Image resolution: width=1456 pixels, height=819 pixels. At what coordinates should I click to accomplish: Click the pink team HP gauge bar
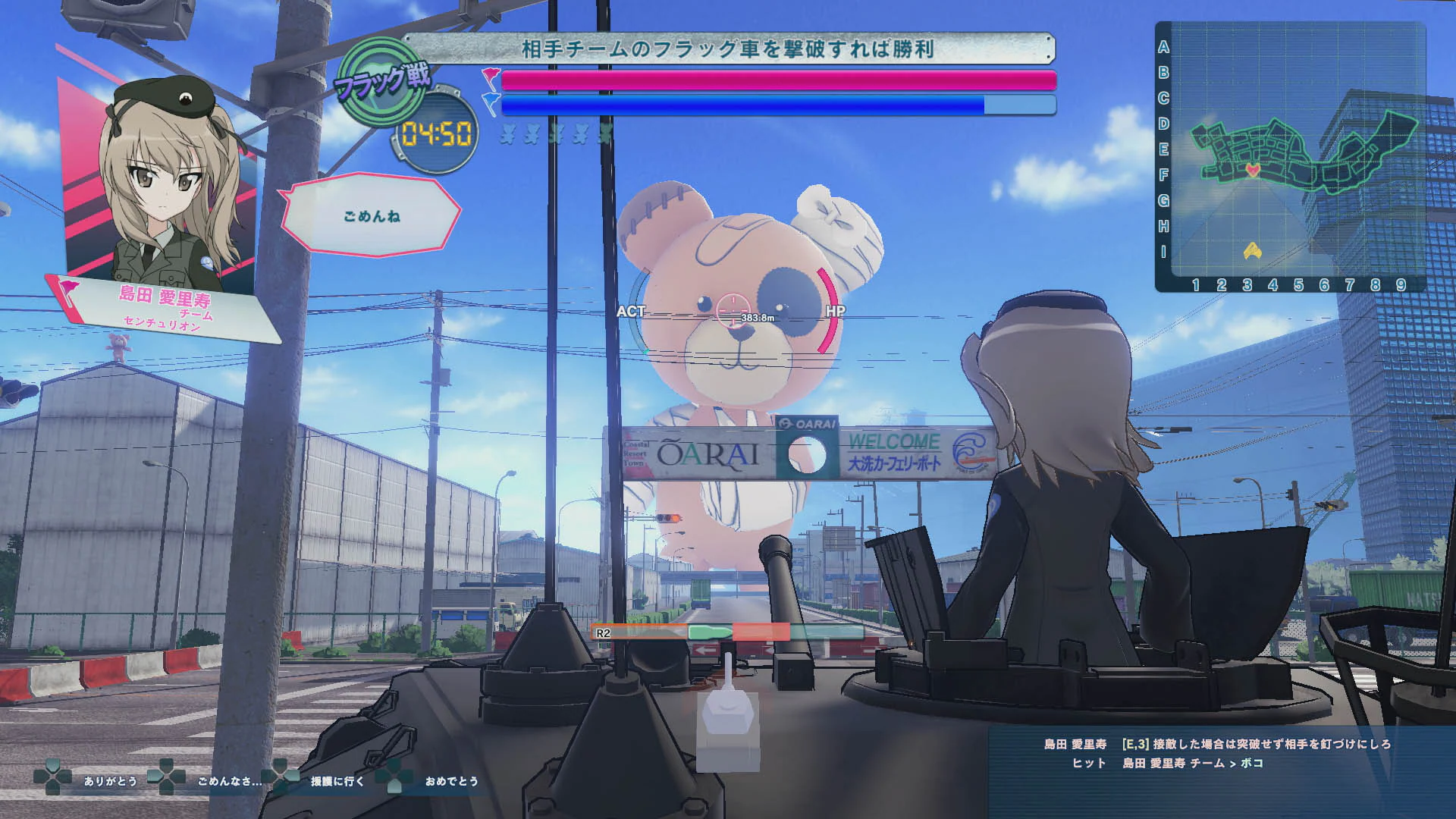773,79
